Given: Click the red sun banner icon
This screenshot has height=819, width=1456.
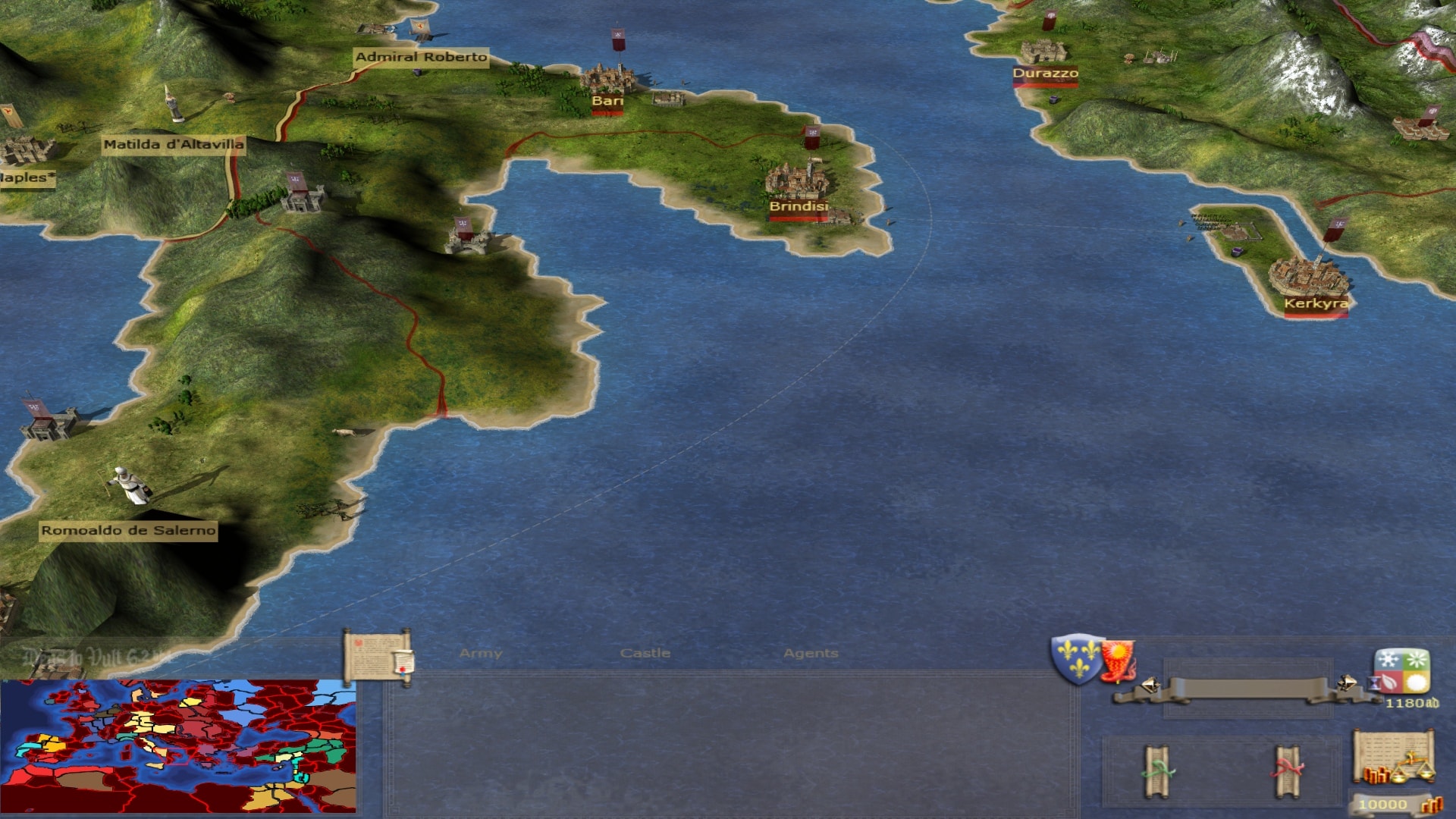Looking at the screenshot, I should coord(1118,660).
